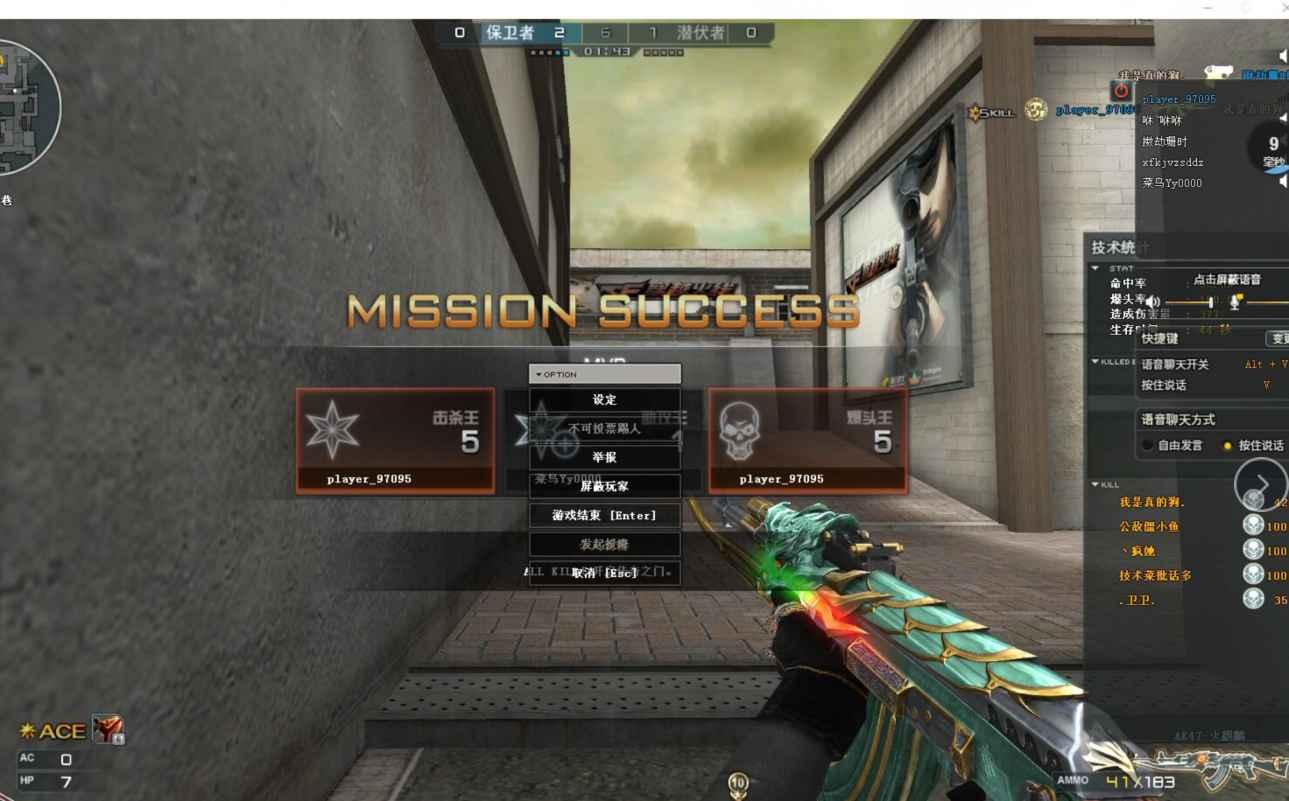Open the 击杀王 kill king award card

(395, 440)
